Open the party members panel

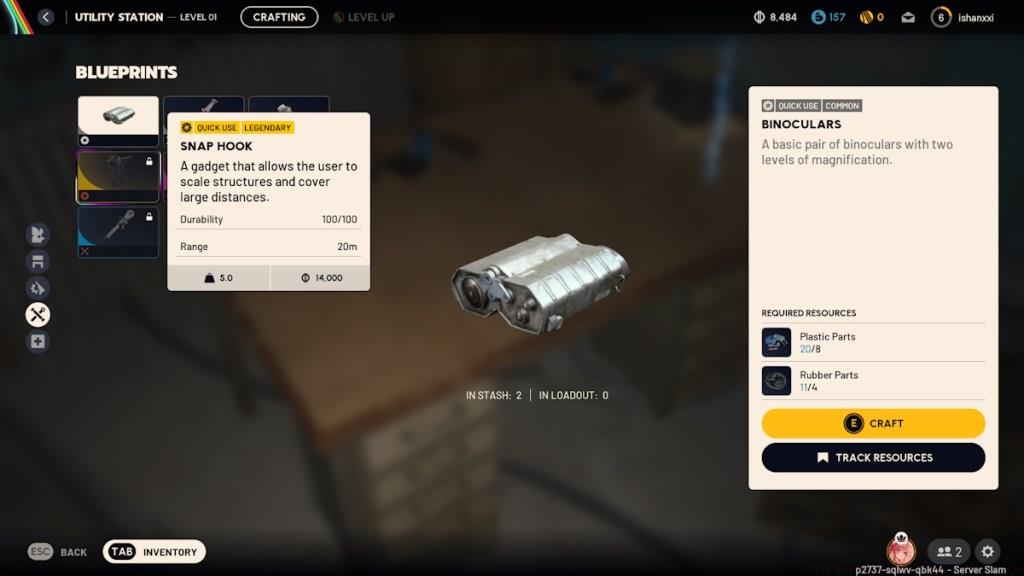coord(949,551)
